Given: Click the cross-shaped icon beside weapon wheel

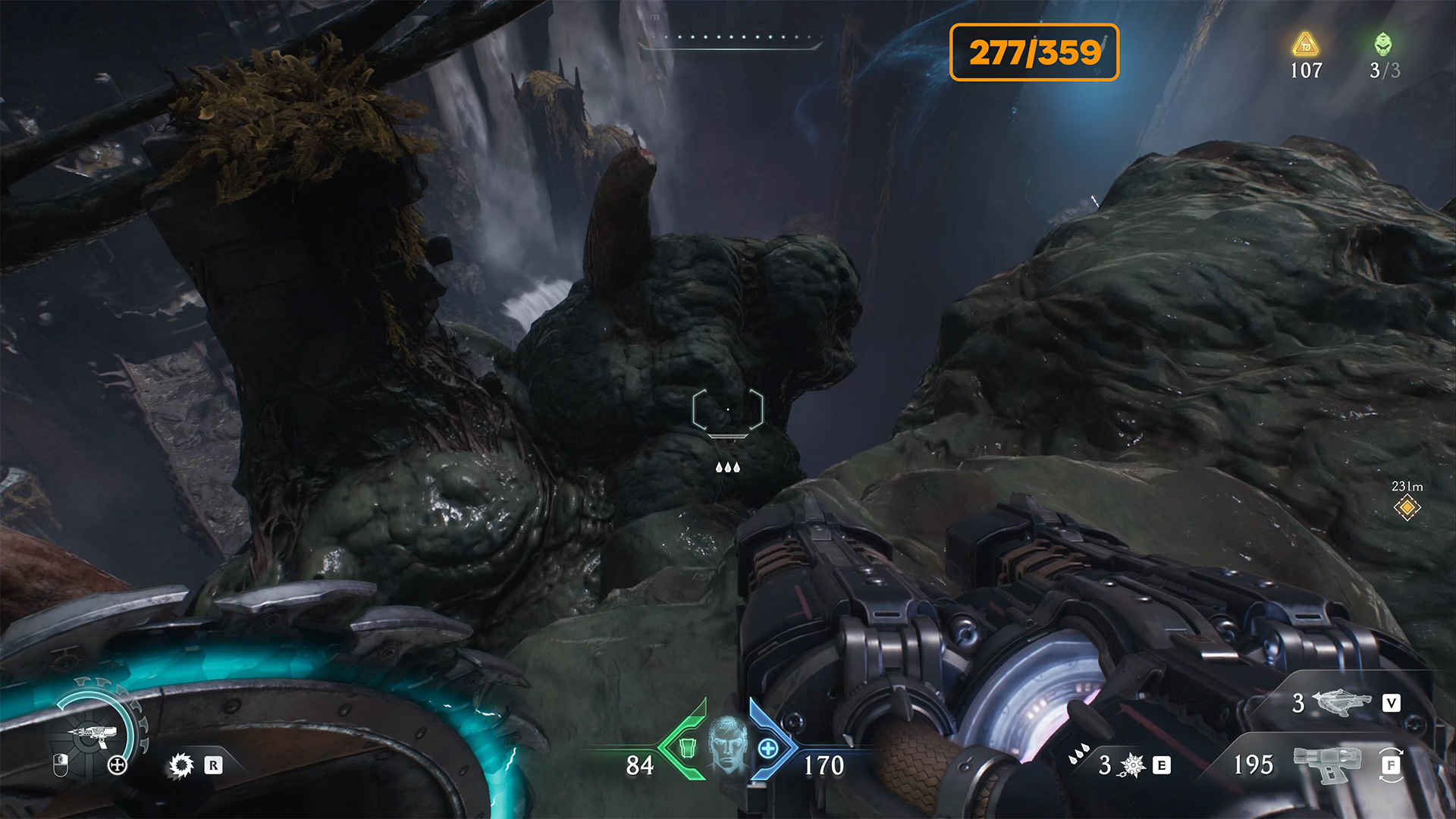Looking at the screenshot, I should (117, 764).
